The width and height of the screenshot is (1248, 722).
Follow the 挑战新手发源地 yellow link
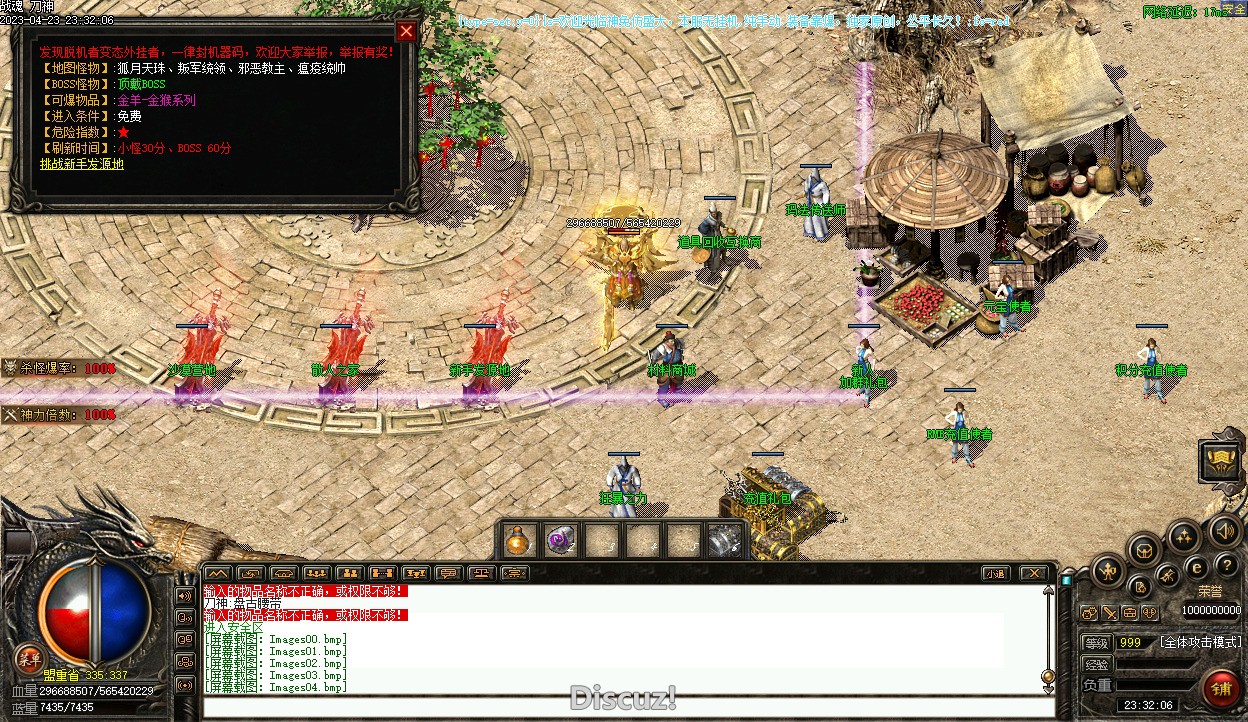pos(82,164)
